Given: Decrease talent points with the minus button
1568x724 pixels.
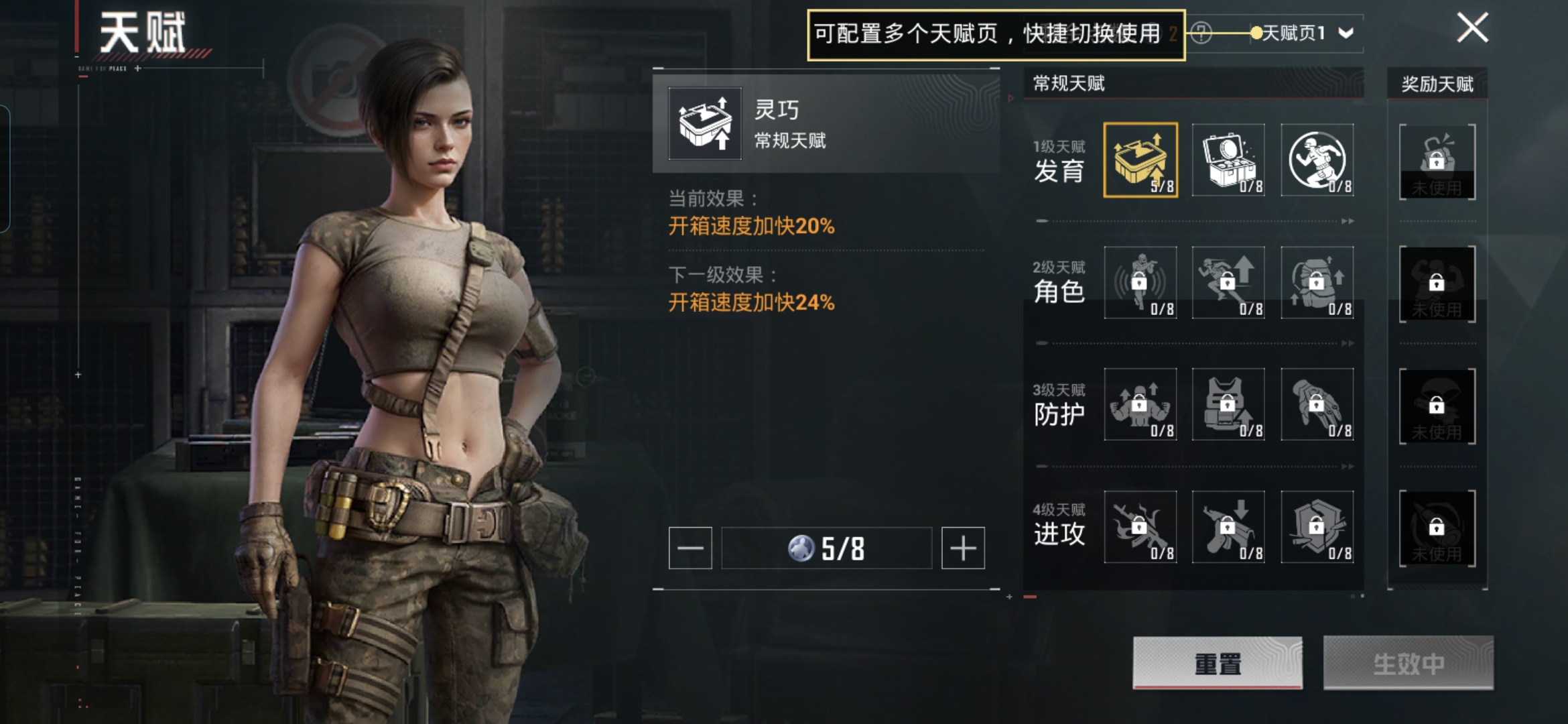Looking at the screenshot, I should [690, 548].
